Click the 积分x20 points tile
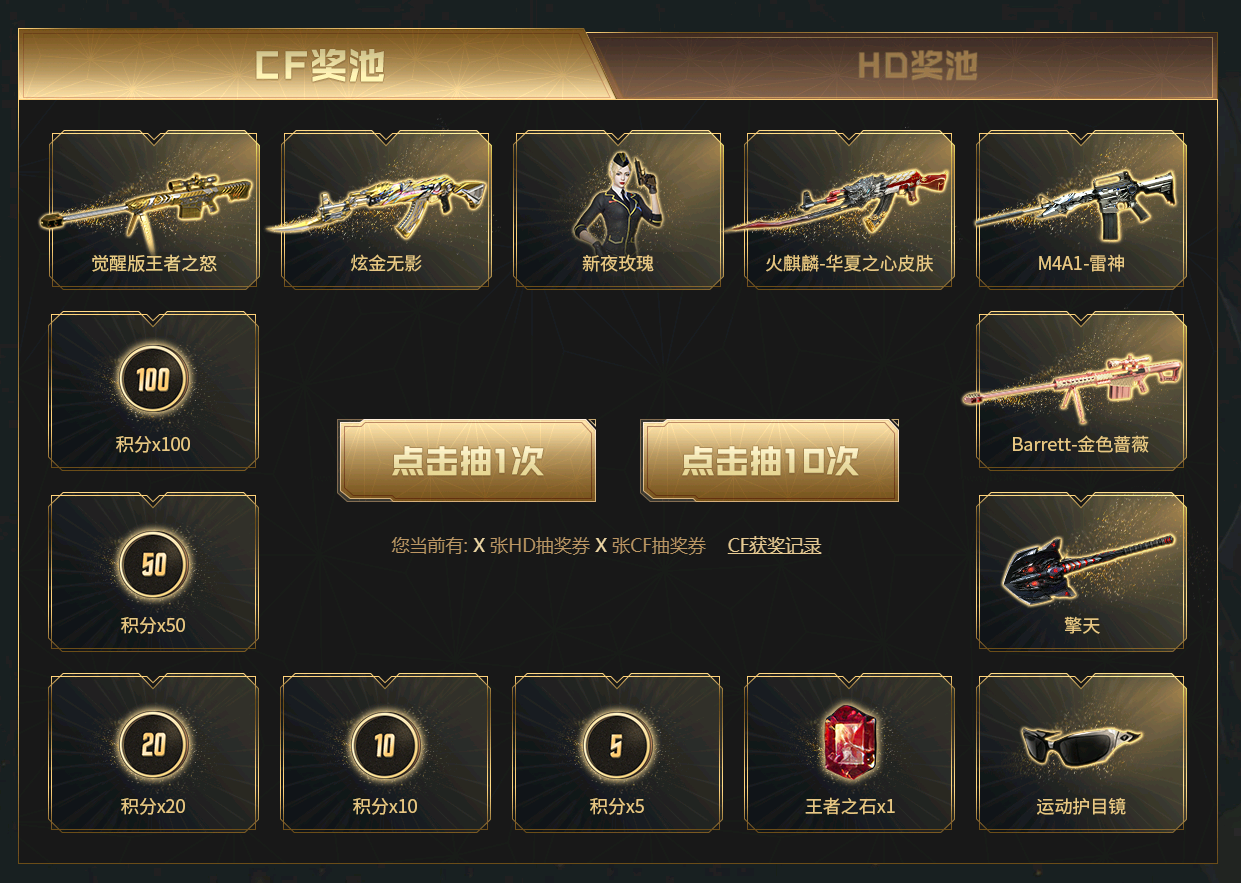This screenshot has height=883, width=1241. click(154, 753)
